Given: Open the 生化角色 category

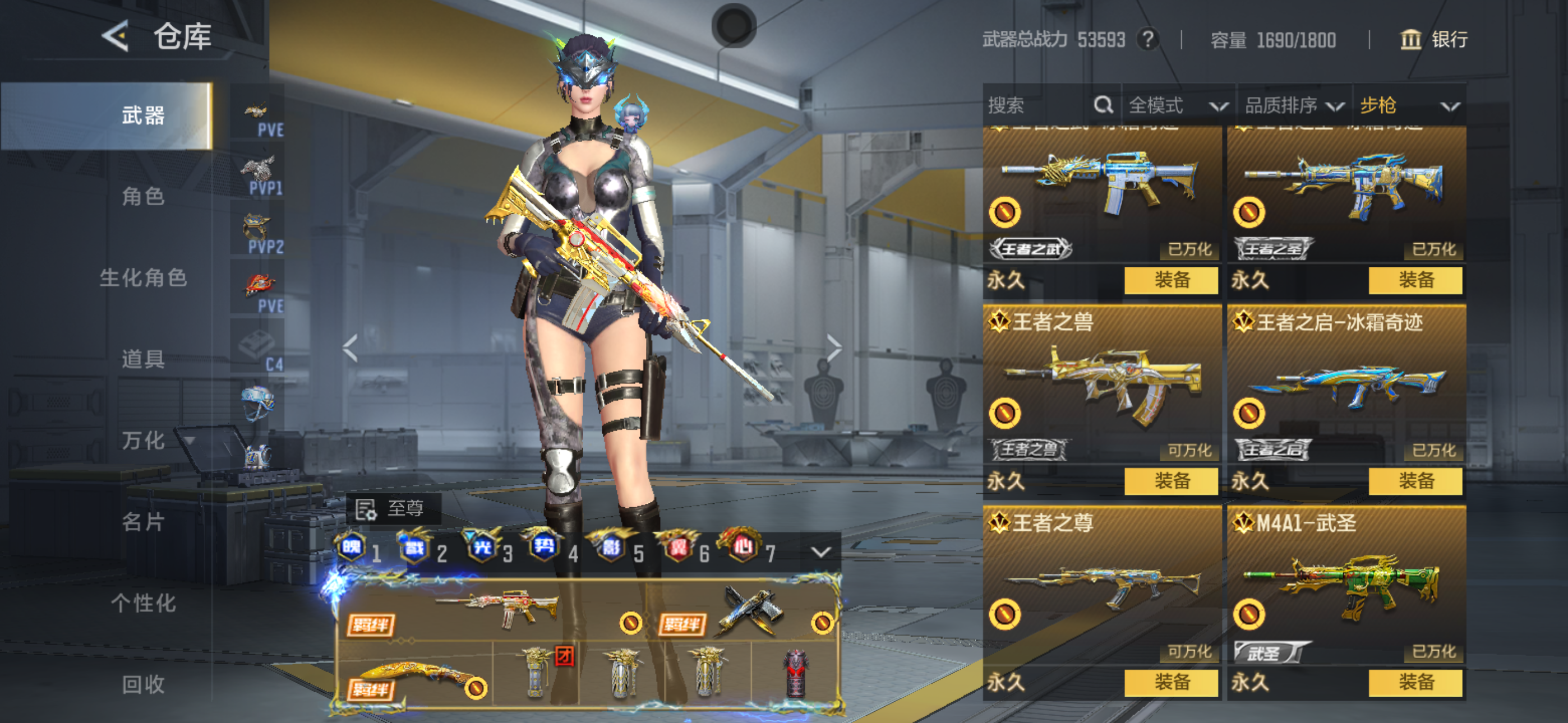Looking at the screenshot, I should coord(143,278).
